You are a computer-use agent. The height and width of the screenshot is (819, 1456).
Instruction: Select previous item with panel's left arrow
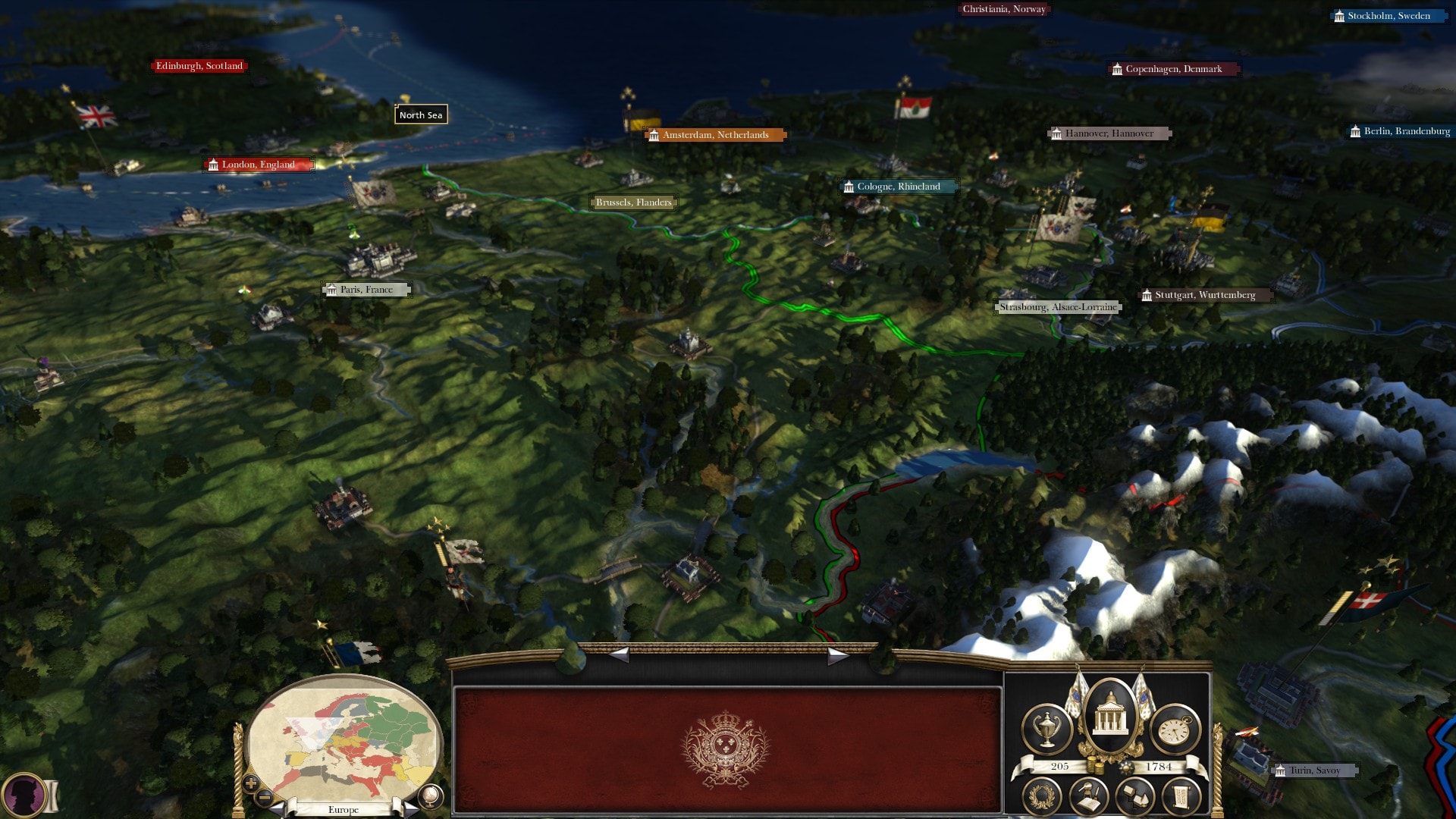[x=620, y=655]
